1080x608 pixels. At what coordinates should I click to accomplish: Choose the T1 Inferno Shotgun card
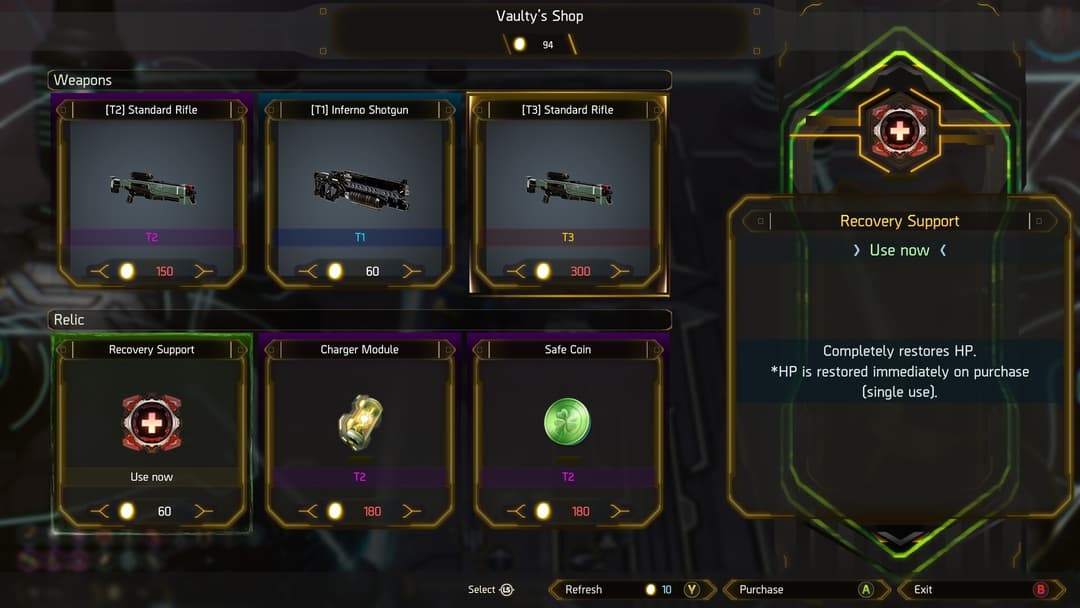(360, 192)
